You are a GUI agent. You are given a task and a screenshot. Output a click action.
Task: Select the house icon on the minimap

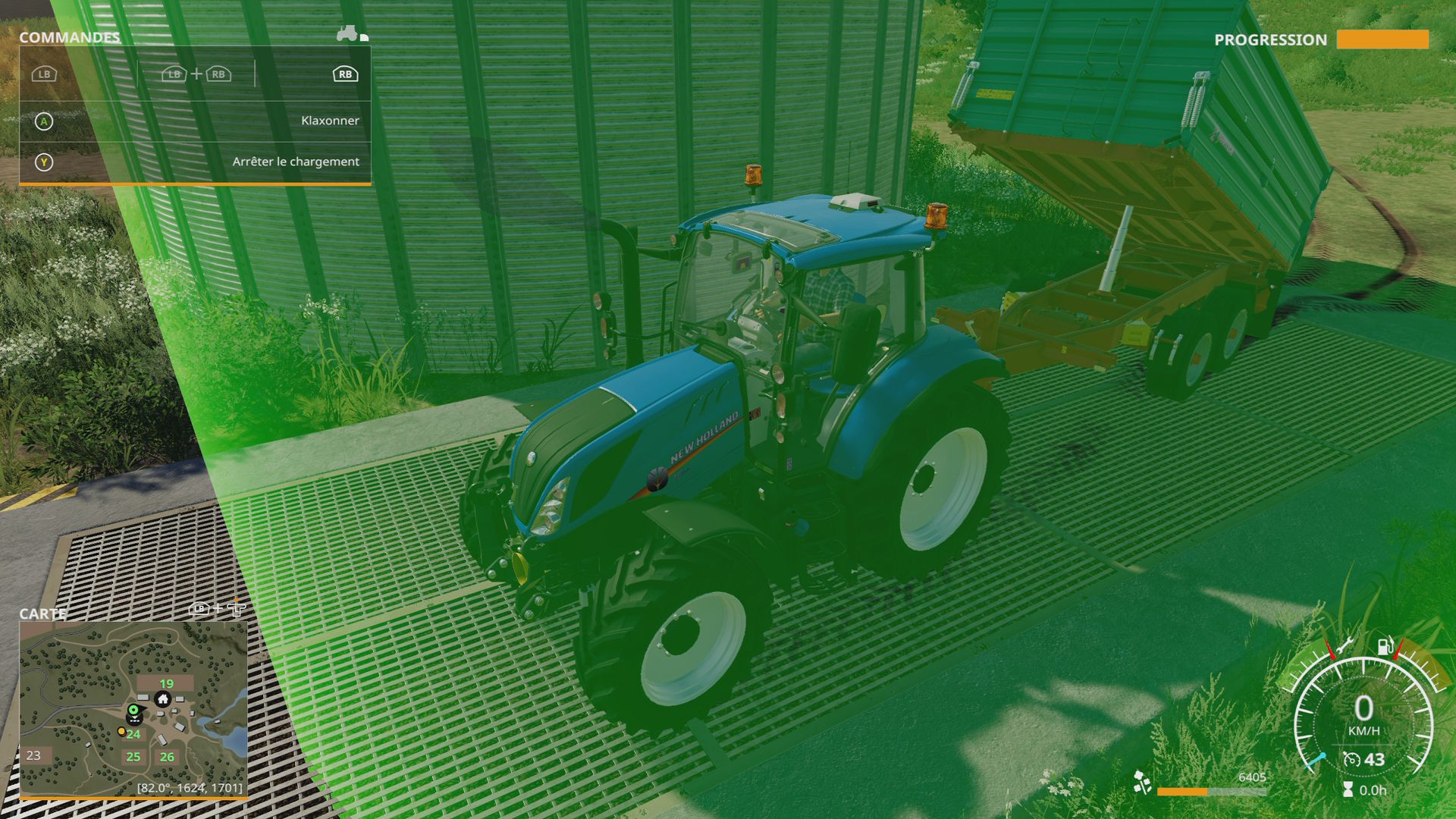pyautogui.click(x=163, y=700)
